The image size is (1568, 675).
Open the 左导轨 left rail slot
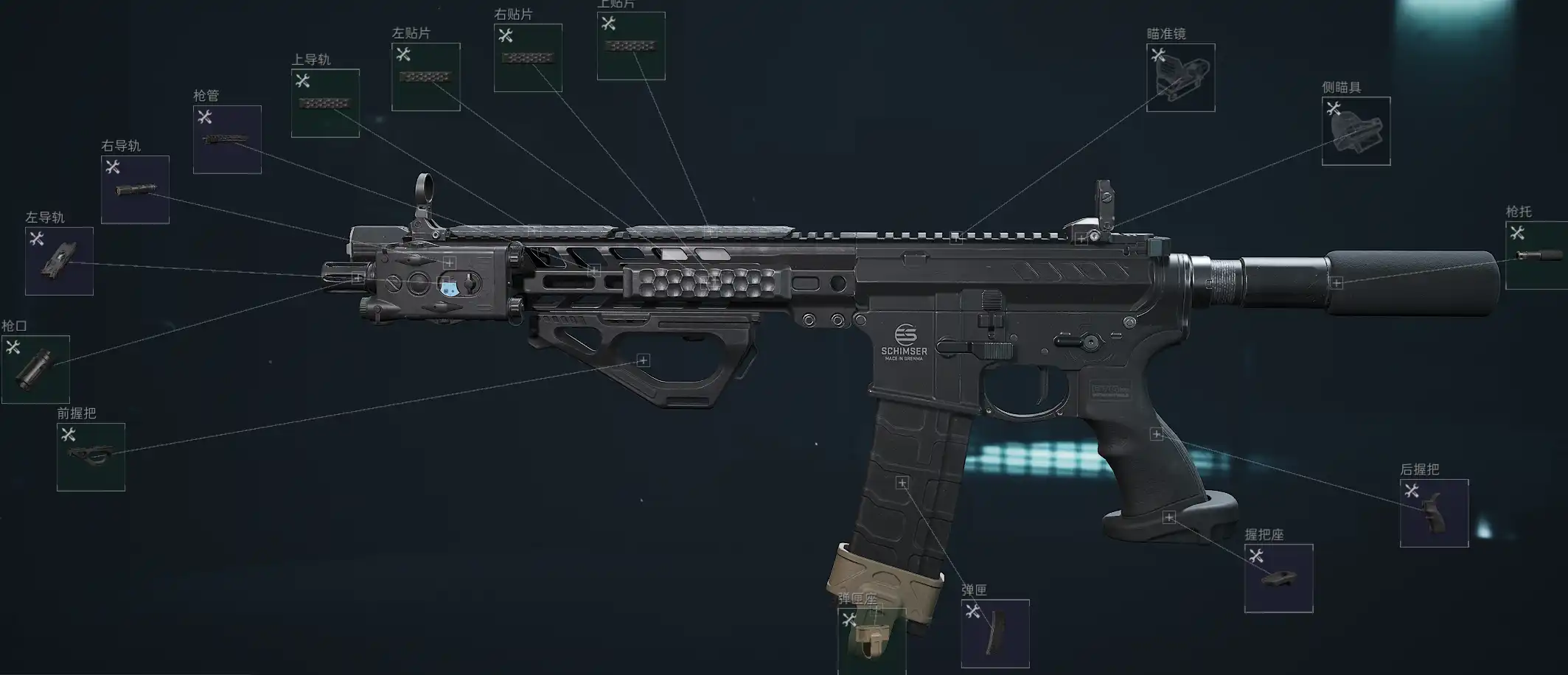pos(59,261)
